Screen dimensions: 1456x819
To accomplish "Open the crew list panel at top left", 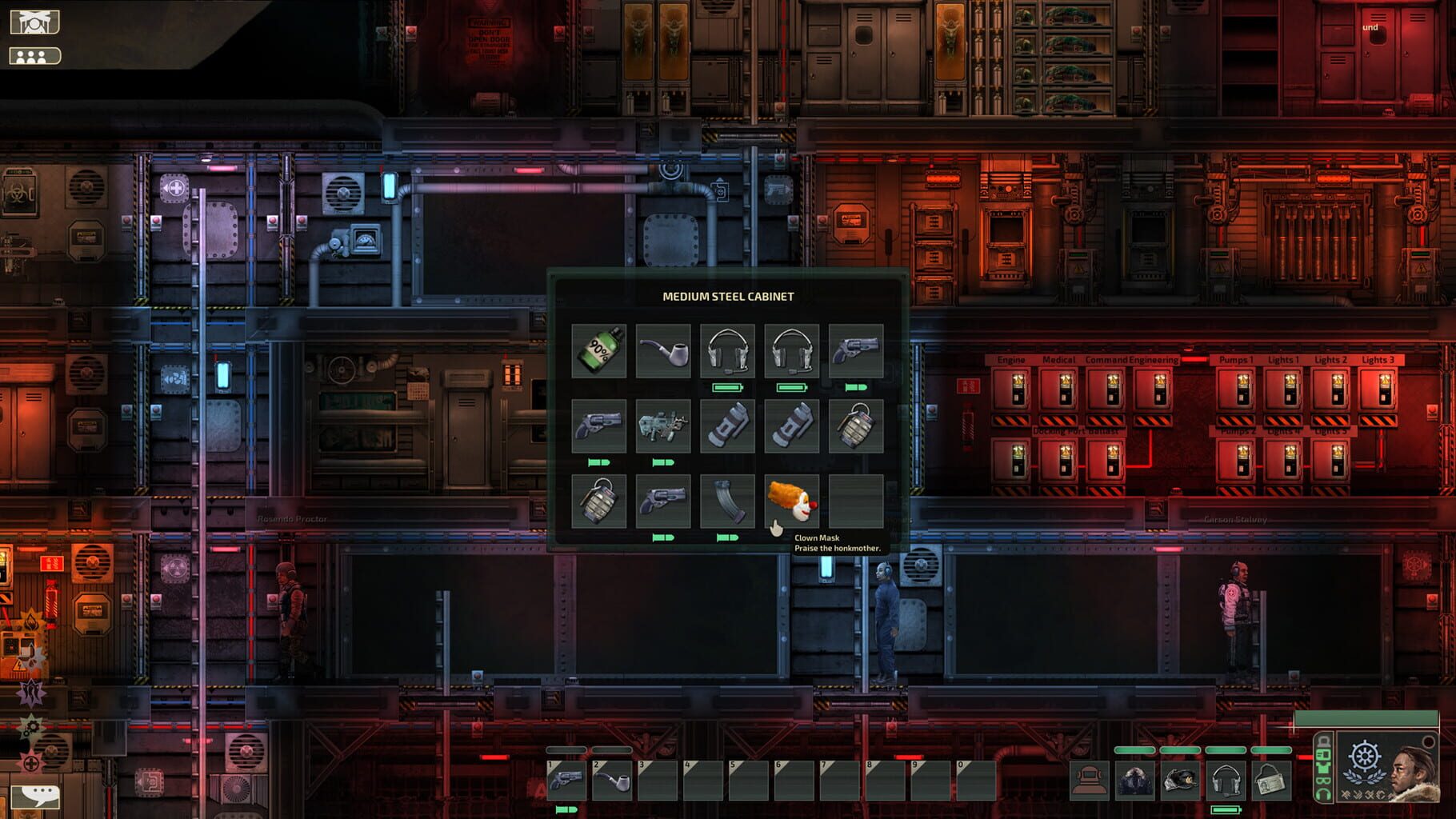I will (34, 56).
